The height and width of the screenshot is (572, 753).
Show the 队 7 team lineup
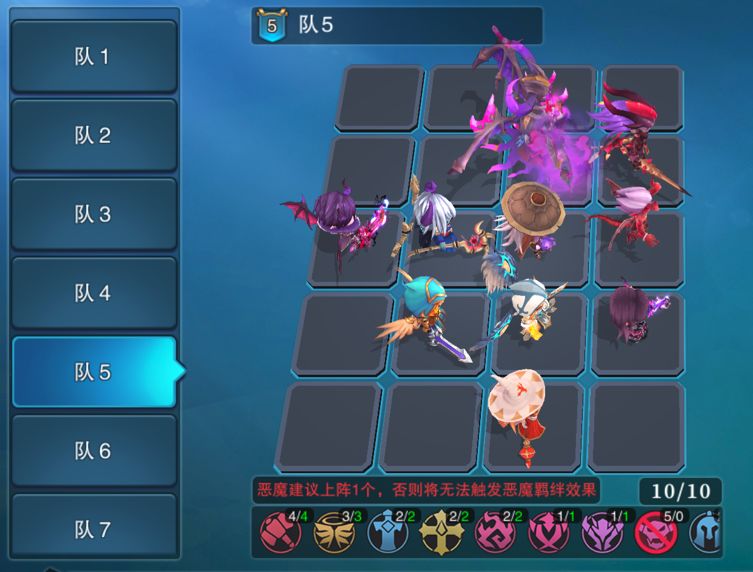(x=93, y=529)
